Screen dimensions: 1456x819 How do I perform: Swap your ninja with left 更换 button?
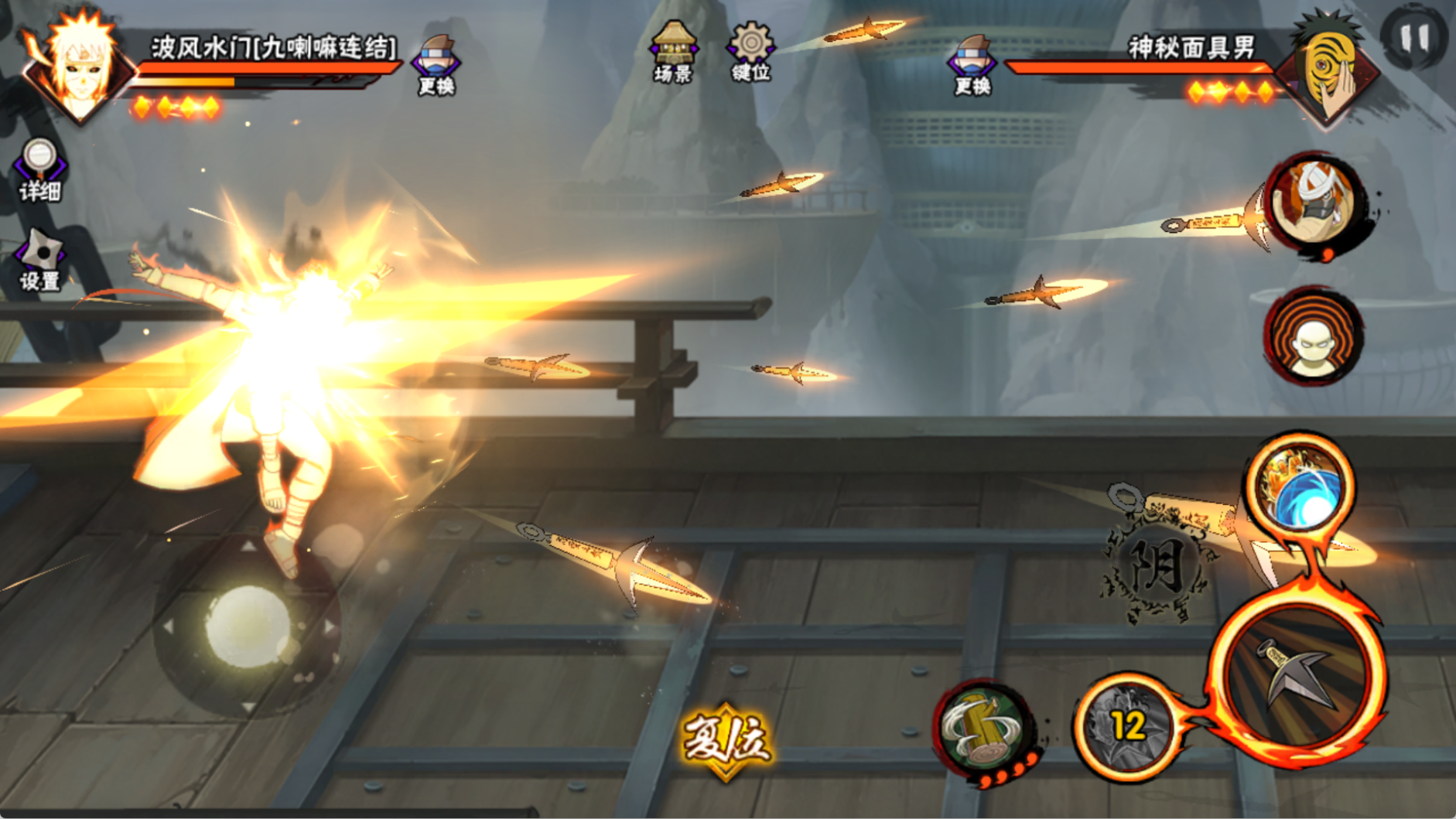click(x=436, y=64)
